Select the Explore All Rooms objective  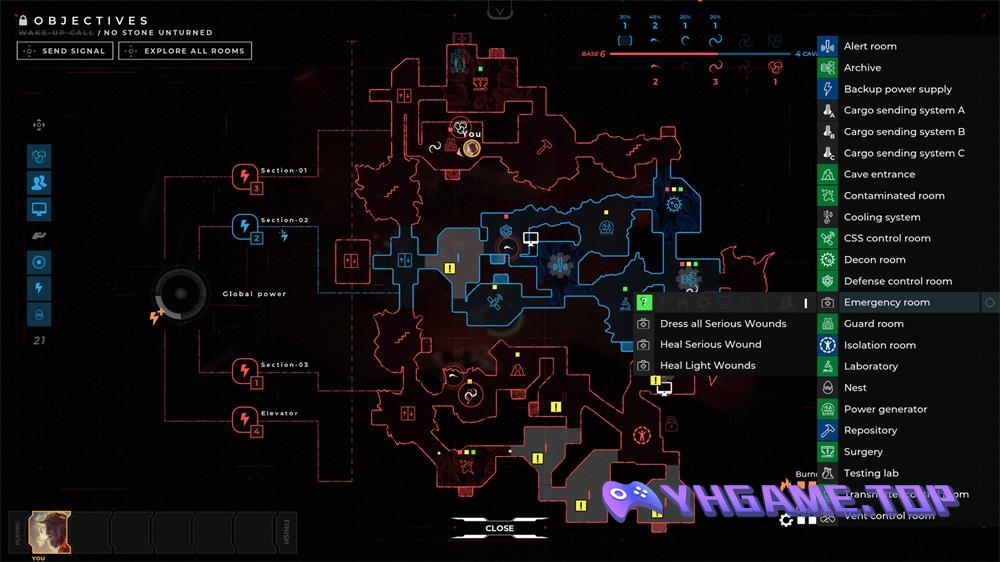[x=185, y=51]
